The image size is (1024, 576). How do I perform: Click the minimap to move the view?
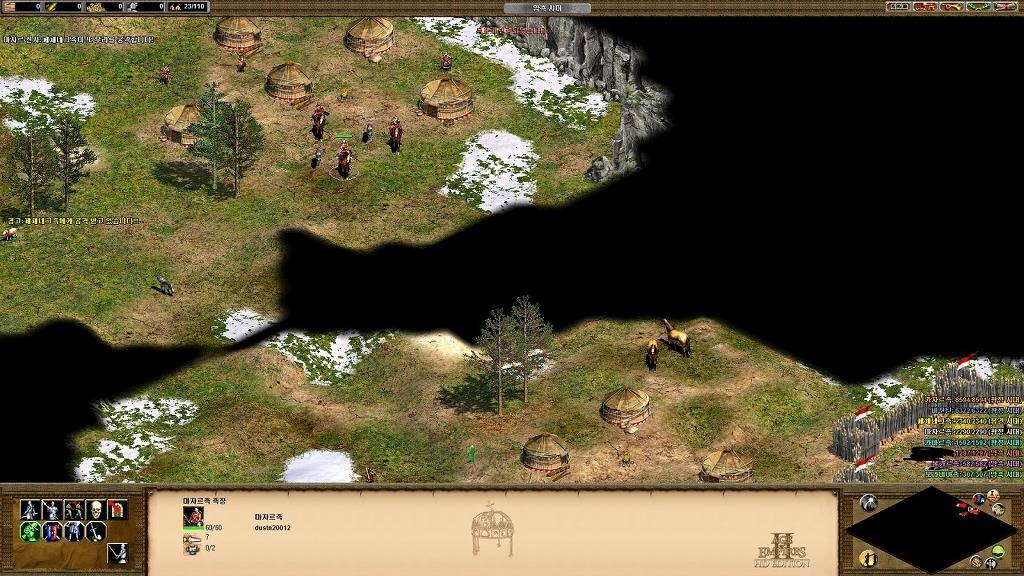click(x=929, y=530)
